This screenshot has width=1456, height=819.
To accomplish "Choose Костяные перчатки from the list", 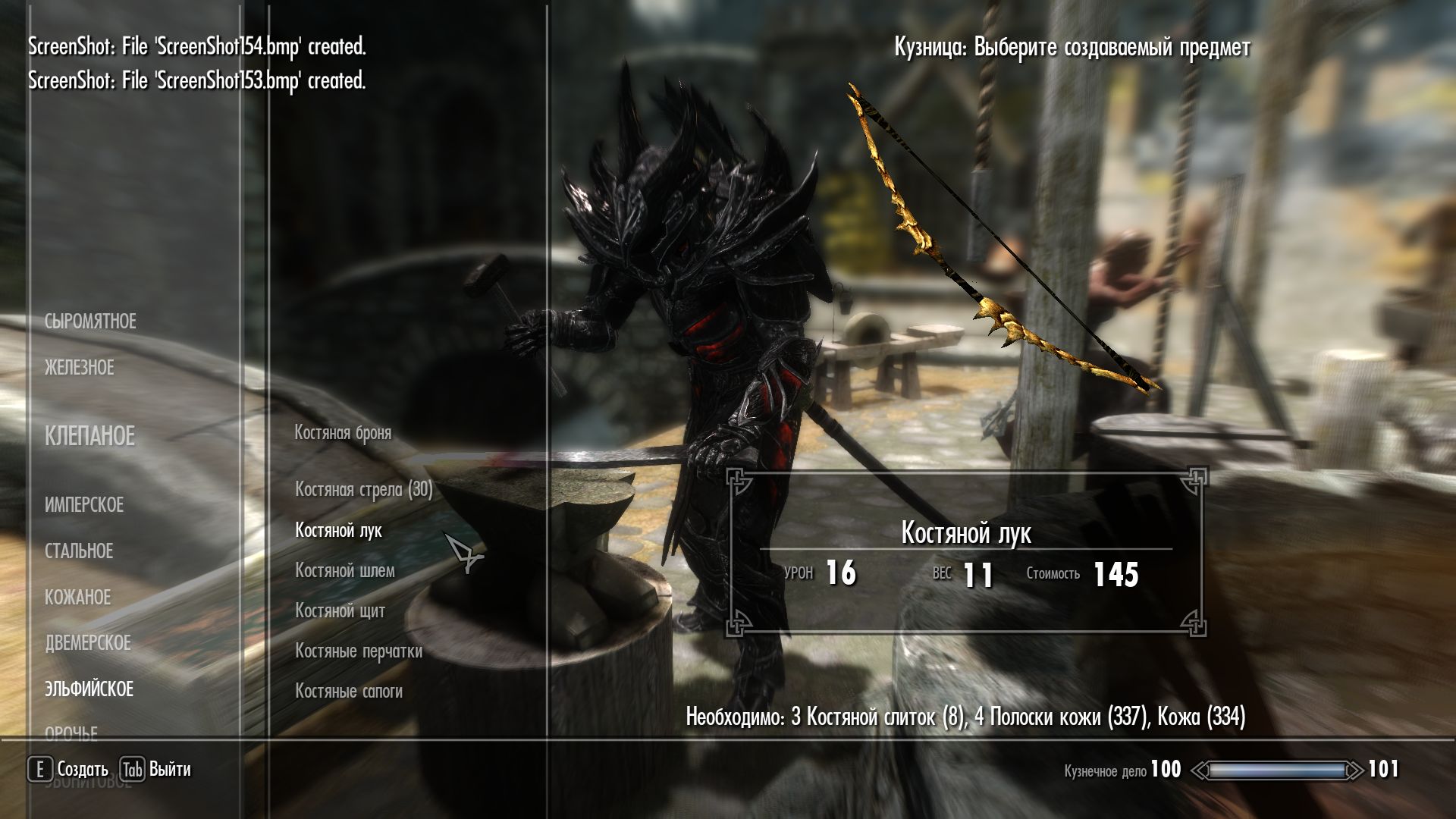I will click(x=358, y=651).
